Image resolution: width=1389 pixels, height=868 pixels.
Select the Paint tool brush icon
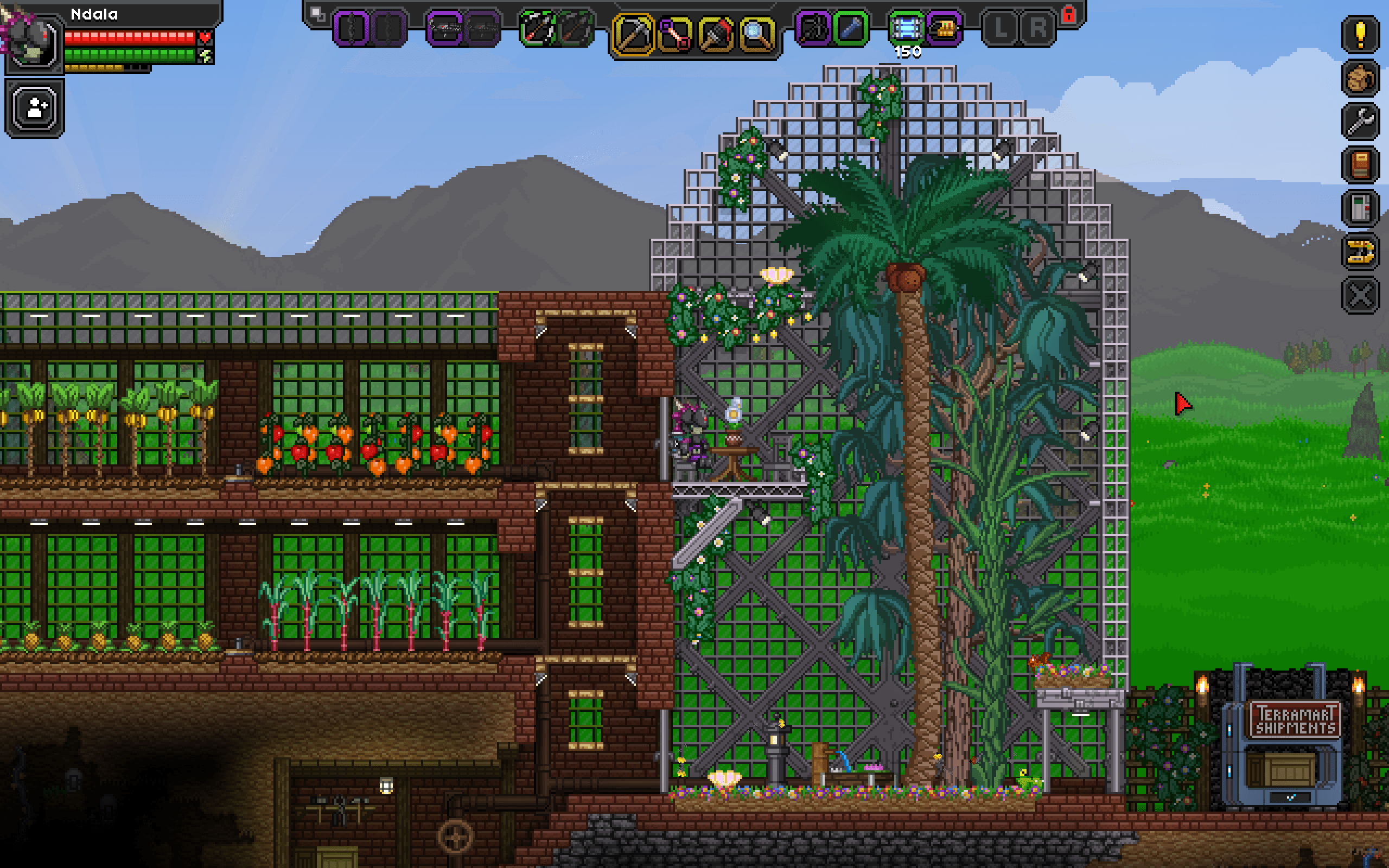[x=716, y=33]
